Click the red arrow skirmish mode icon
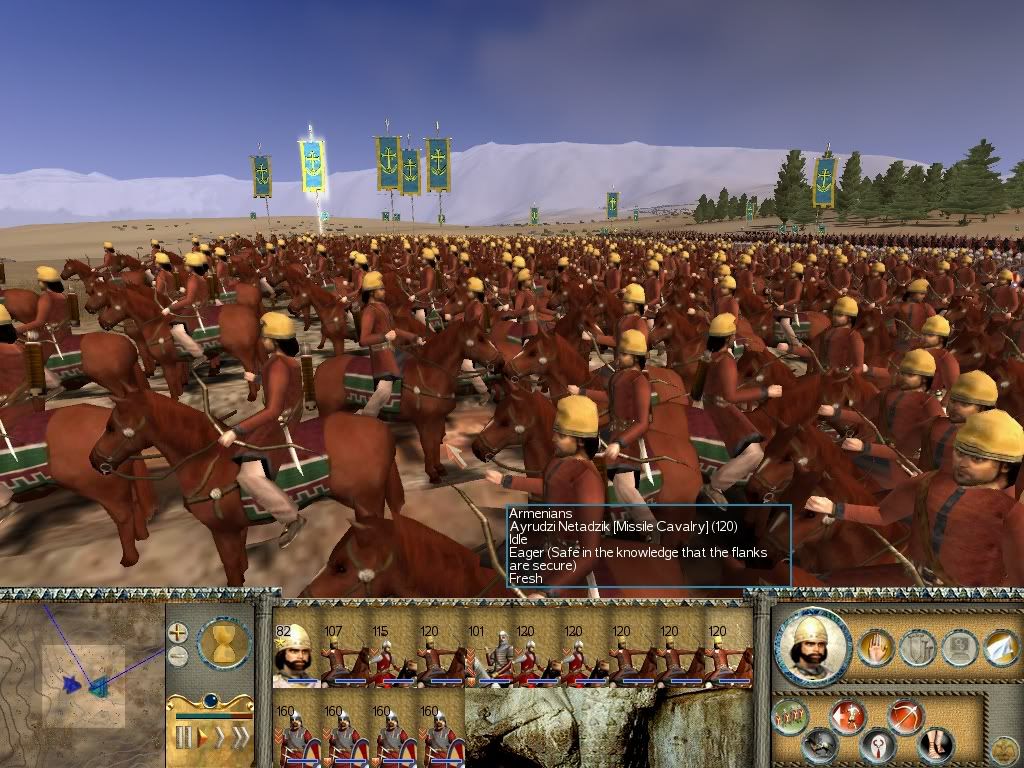This screenshot has height=768, width=1024. click(847, 716)
